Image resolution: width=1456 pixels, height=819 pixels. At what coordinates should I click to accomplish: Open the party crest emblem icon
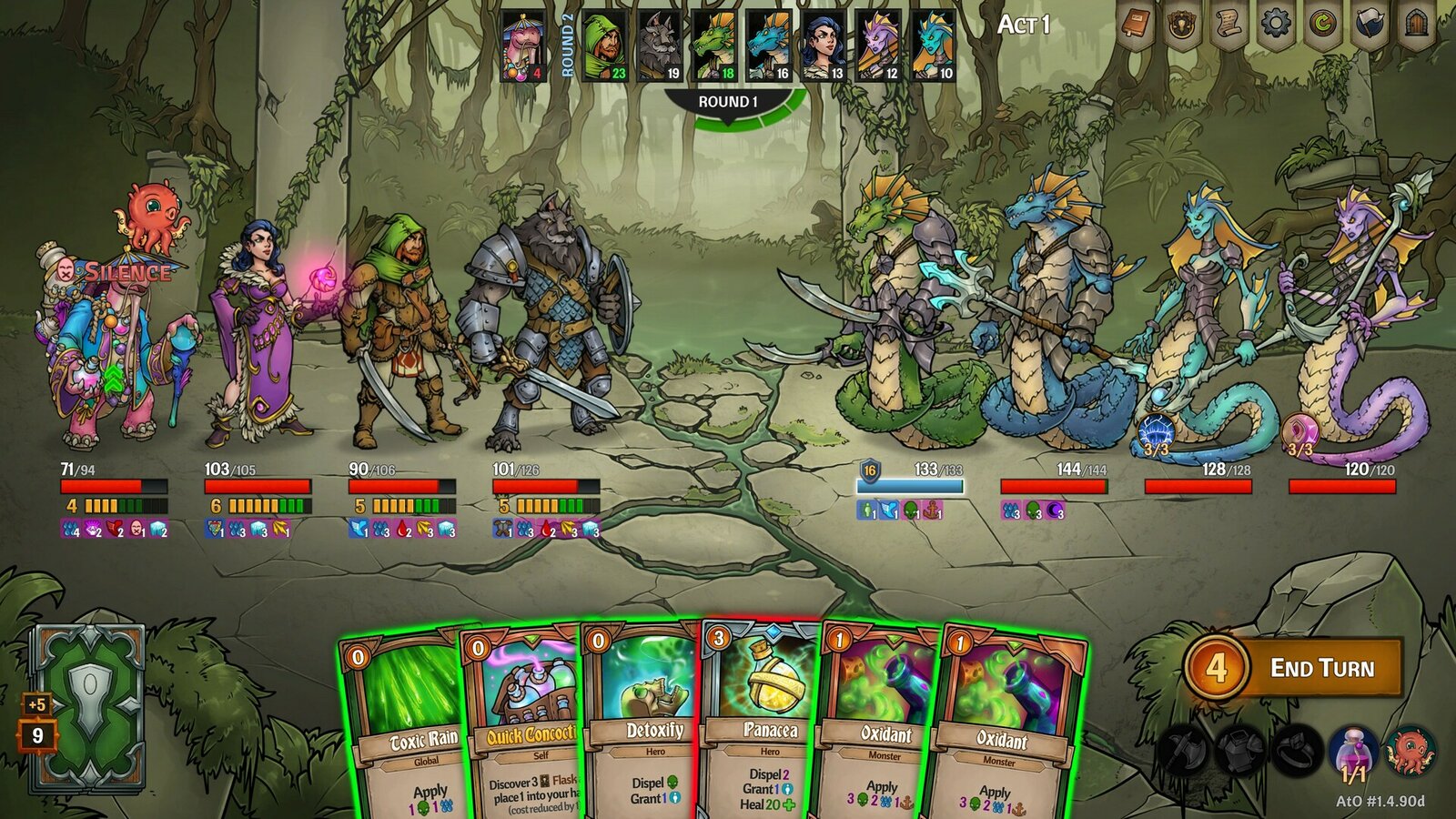1183,25
